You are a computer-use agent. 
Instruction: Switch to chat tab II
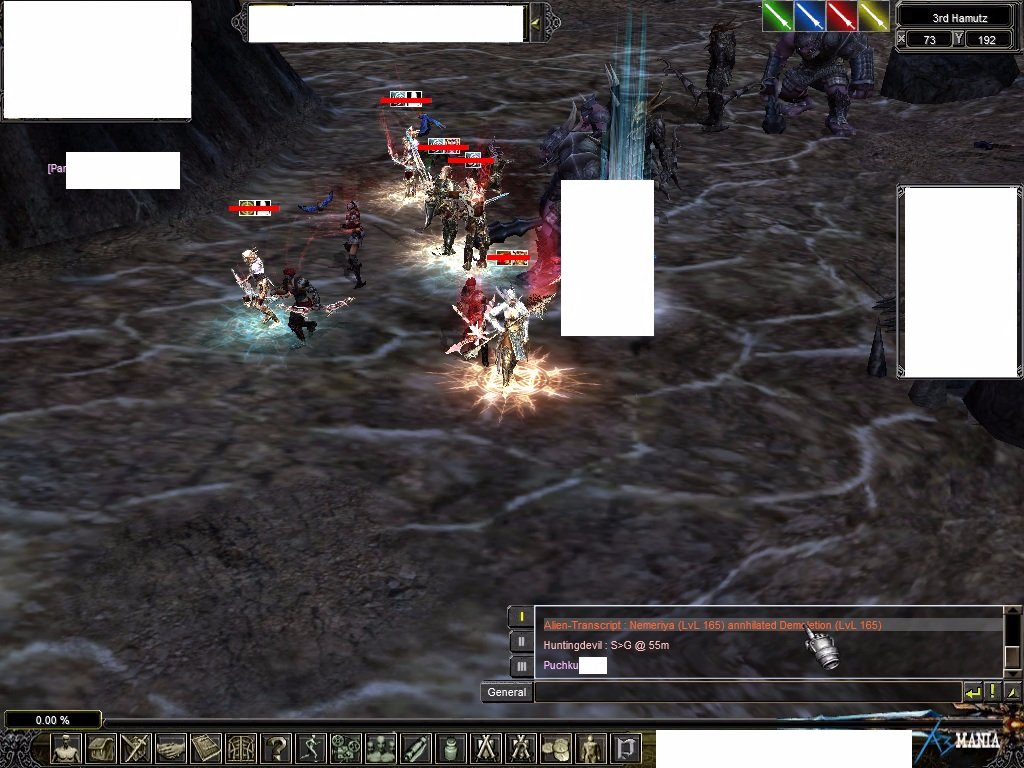[x=521, y=642]
